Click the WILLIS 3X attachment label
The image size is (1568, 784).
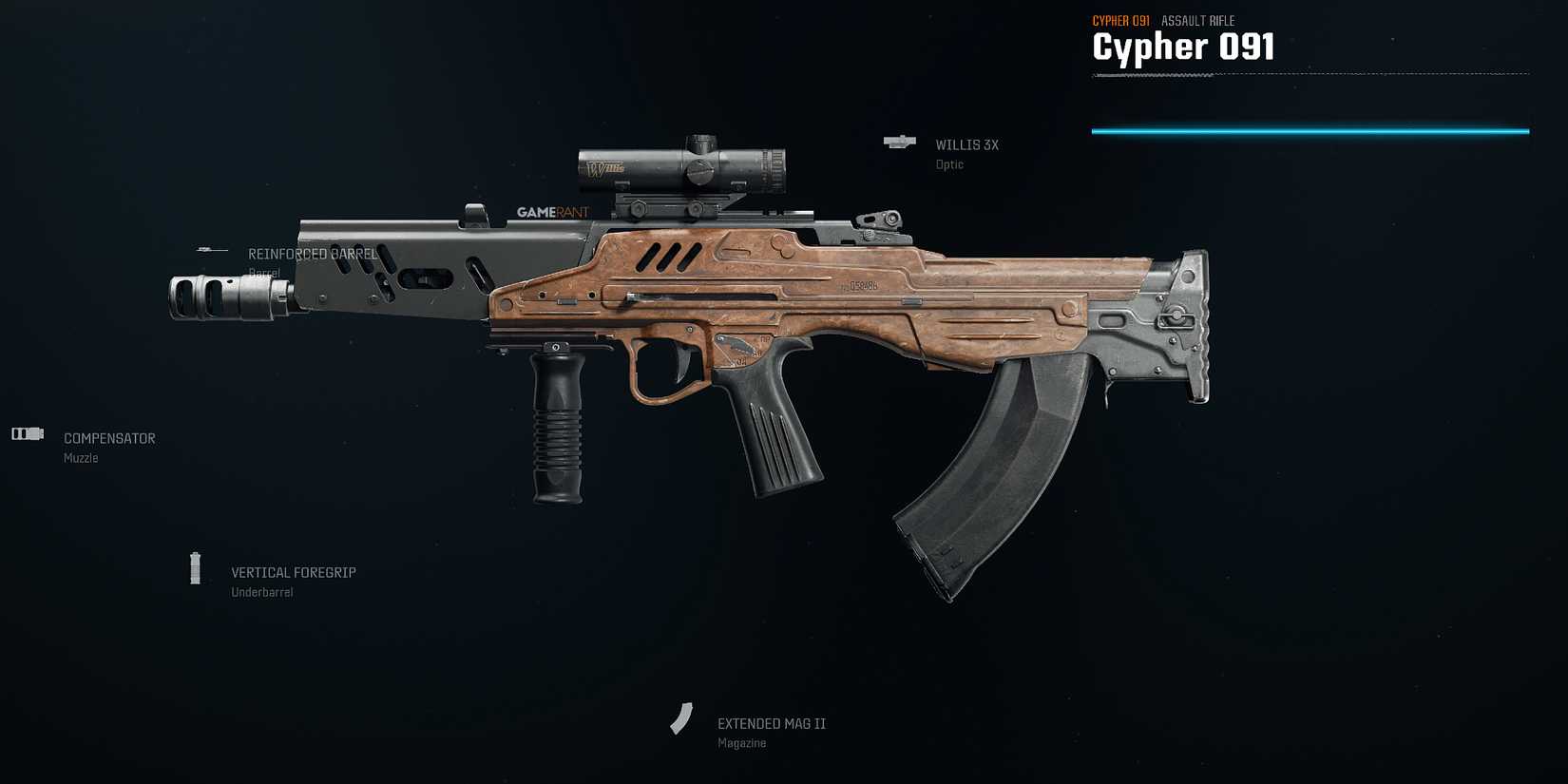[966, 144]
